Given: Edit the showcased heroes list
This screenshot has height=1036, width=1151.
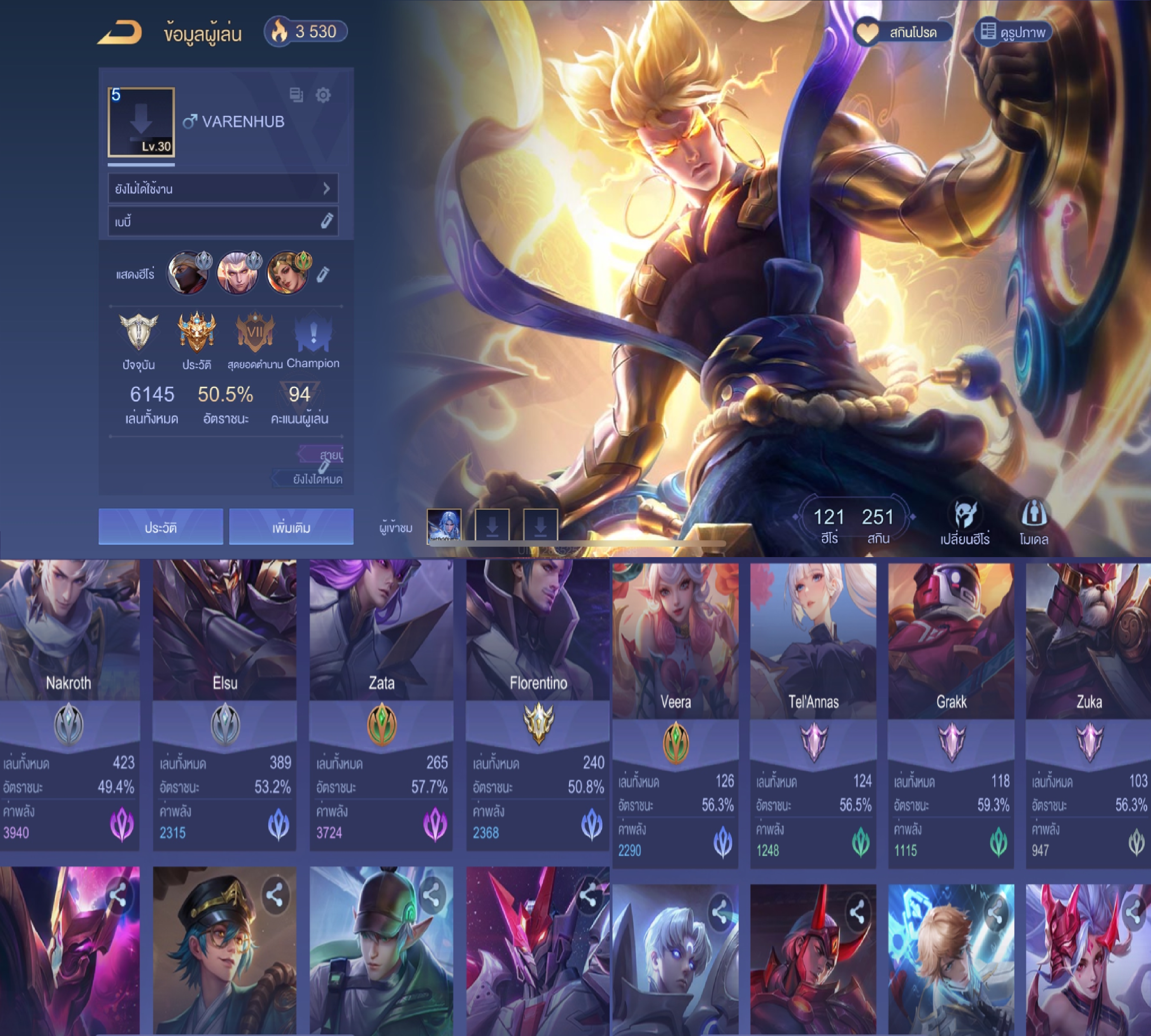Looking at the screenshot, I should 323,274.
